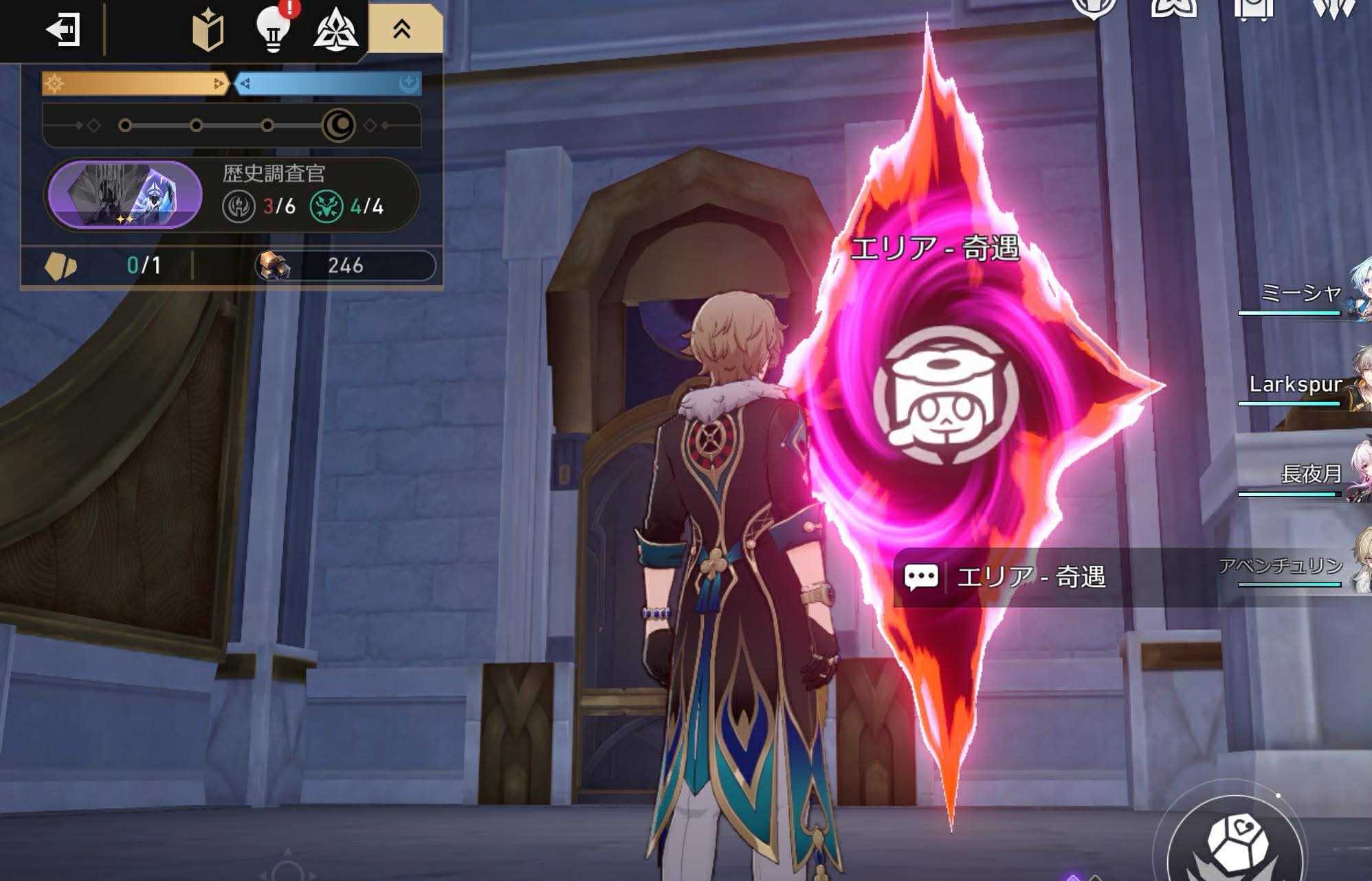
Task: Select the 歴史調査官 portrait panel
Action: (x=124, y=194)
